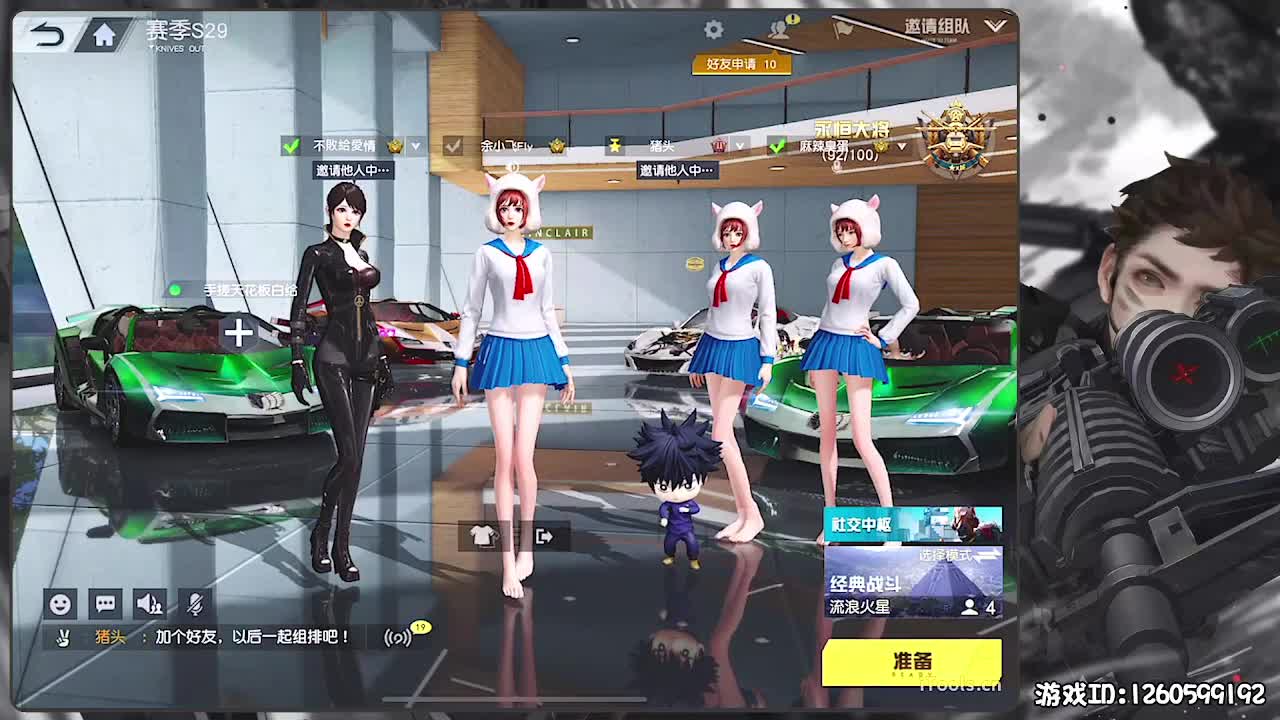Expand dropdown arrow beside 猪头
The height and width of the screenshot is (720, 1280).
(738, 146)
